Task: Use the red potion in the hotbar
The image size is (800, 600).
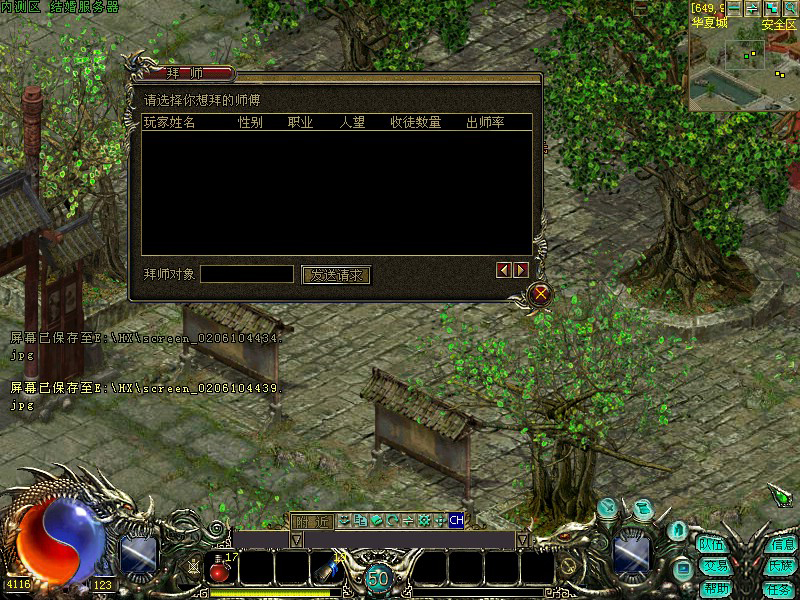Action: tap(220, 569)
